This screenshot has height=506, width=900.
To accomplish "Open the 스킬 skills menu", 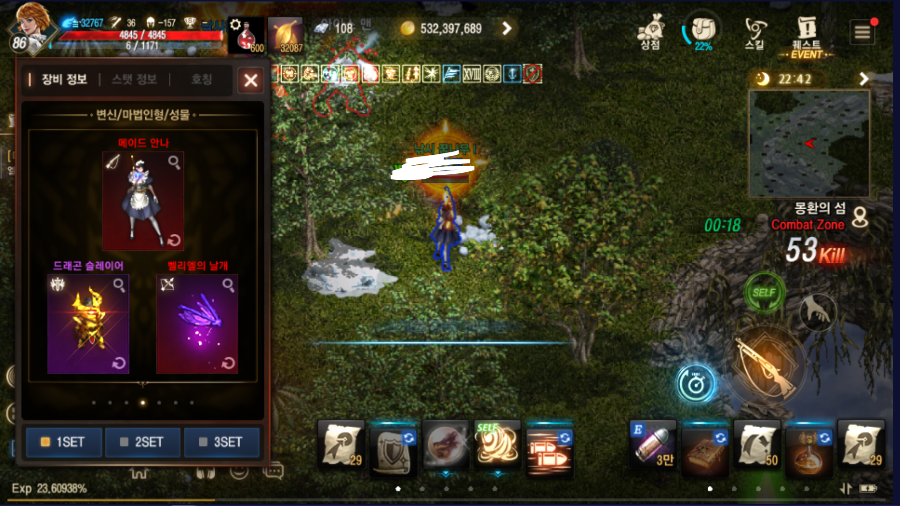I will [756, 31].
